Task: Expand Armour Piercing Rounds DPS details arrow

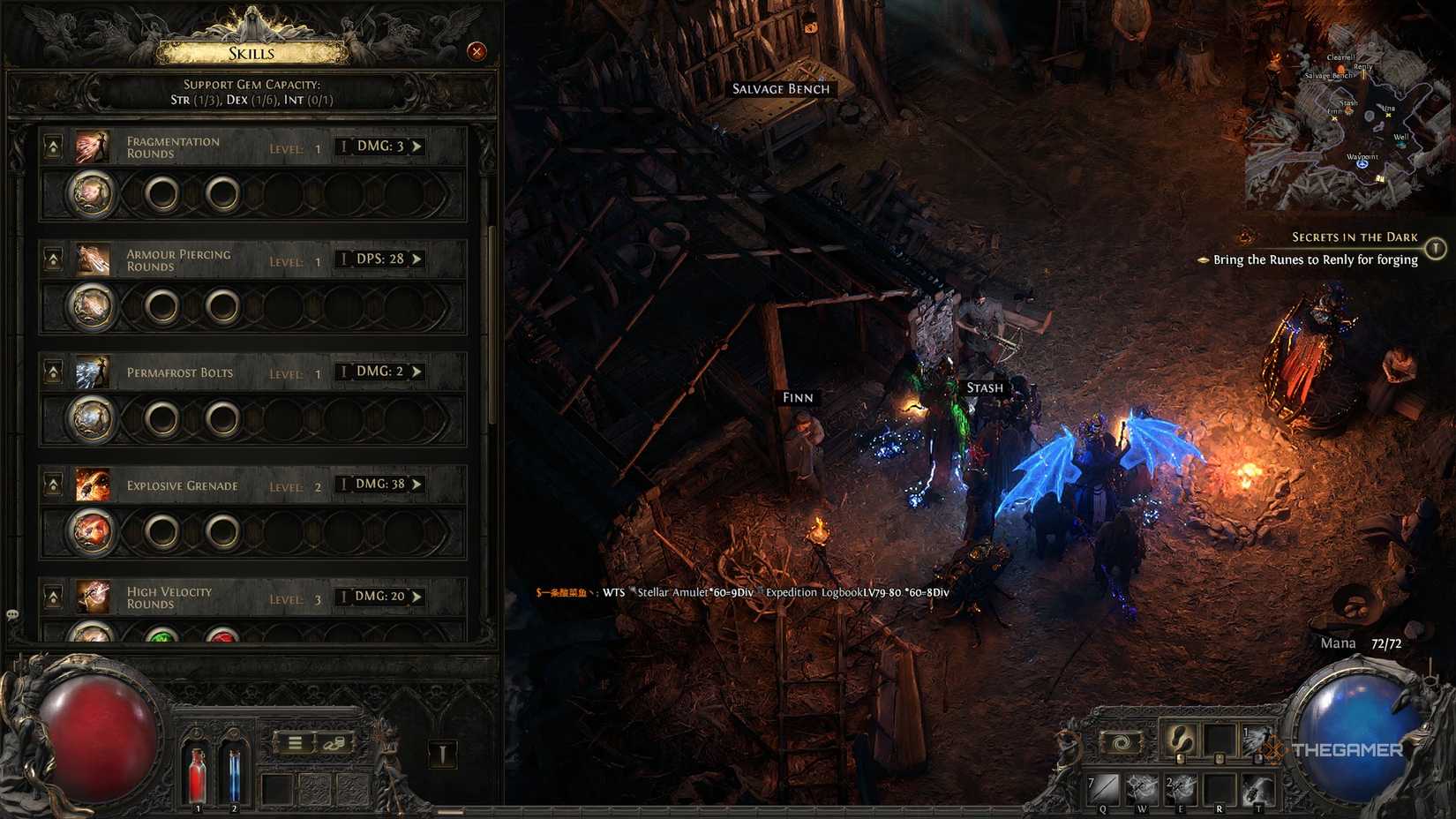Action: pyautogui.click(x=415, y=259)
